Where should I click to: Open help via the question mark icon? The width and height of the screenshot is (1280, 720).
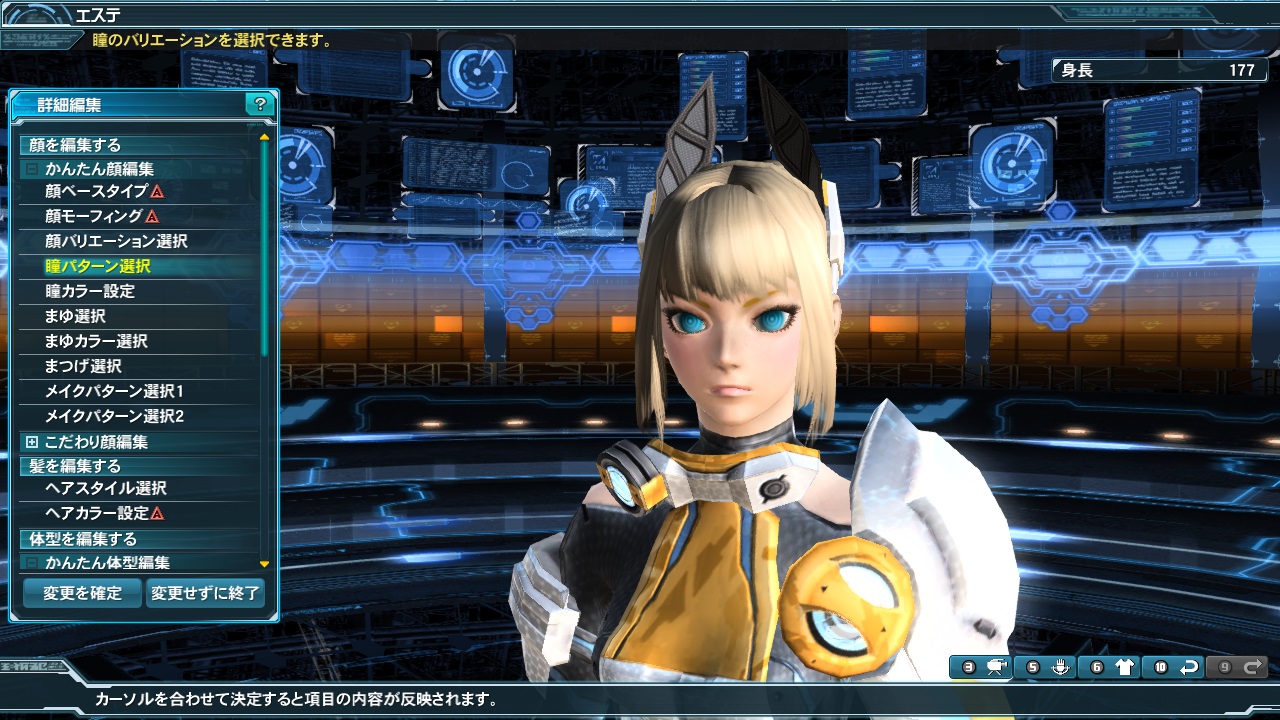click(x=260, y=103)
